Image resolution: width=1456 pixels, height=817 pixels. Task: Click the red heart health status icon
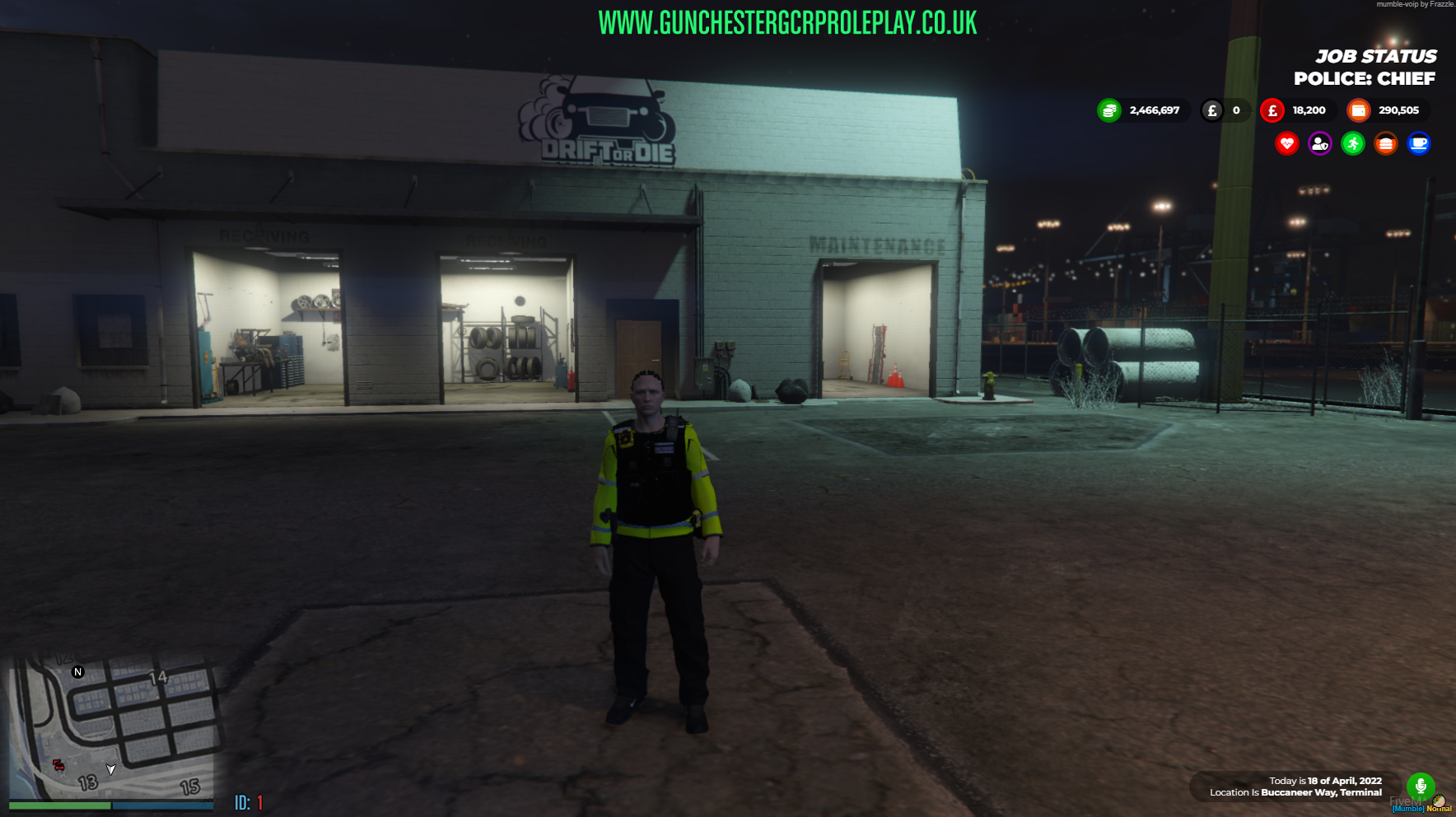[1286, 144]
